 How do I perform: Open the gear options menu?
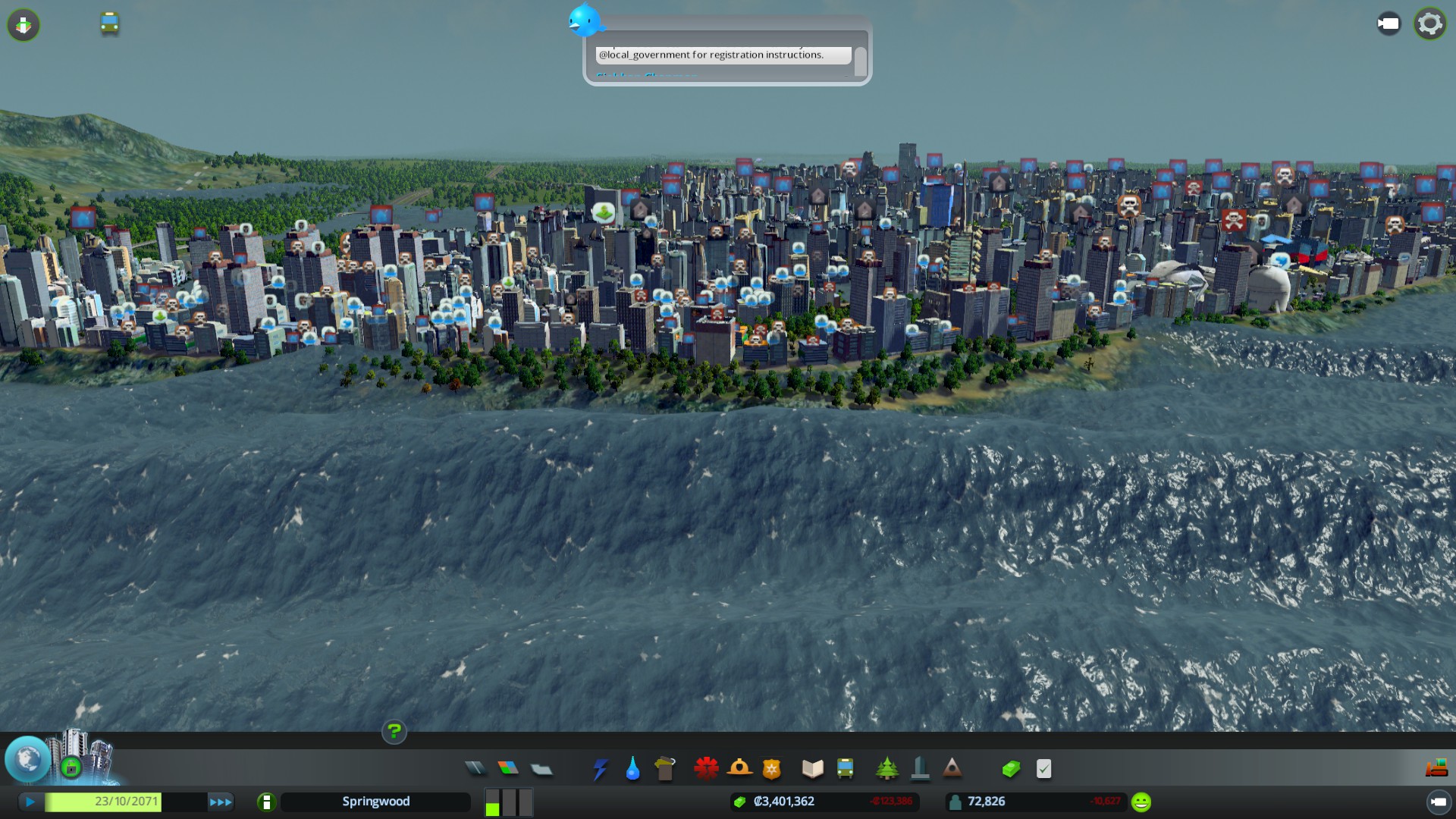tap(1429, 24)
